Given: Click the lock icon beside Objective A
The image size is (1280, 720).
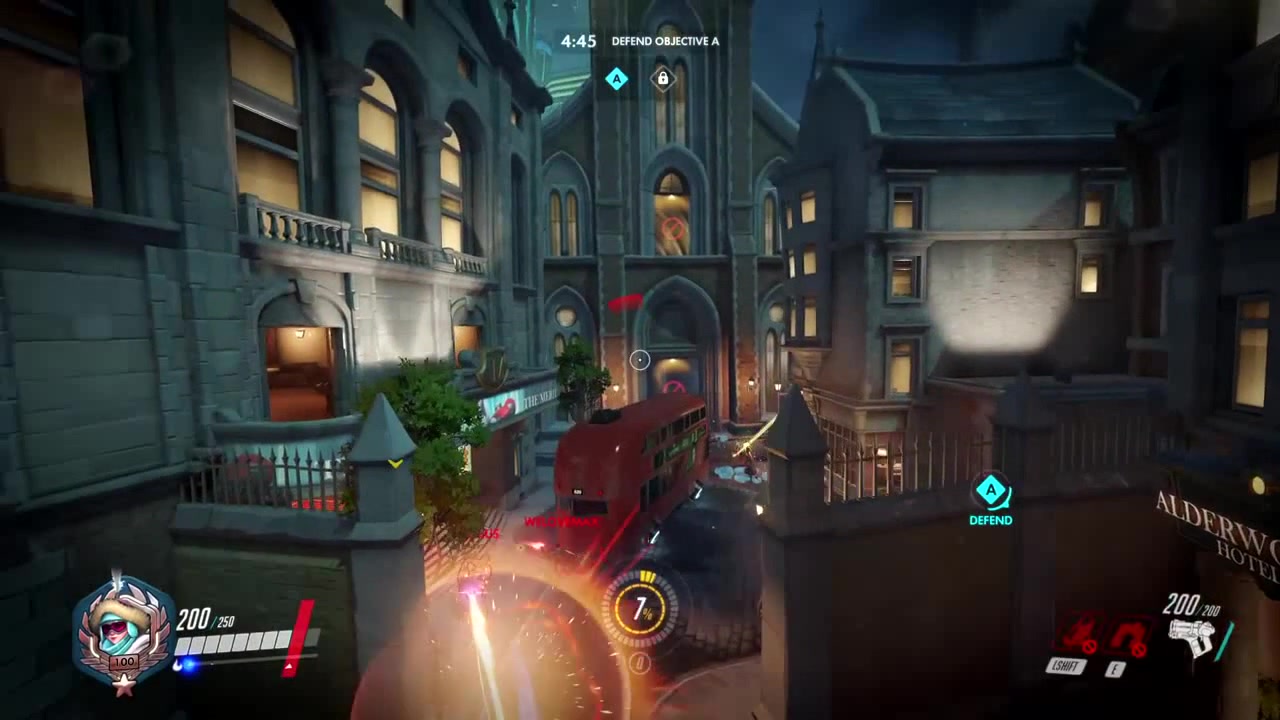Looking at the screenshot, I should click(x=663, y=79).
